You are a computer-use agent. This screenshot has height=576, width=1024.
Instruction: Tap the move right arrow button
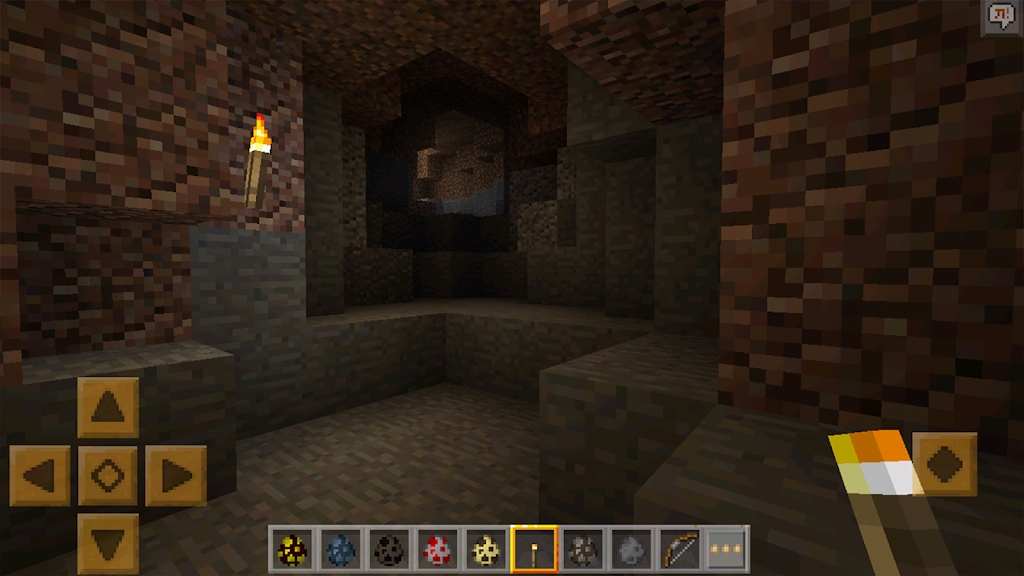pyautogui.click(x=175, y=475)
